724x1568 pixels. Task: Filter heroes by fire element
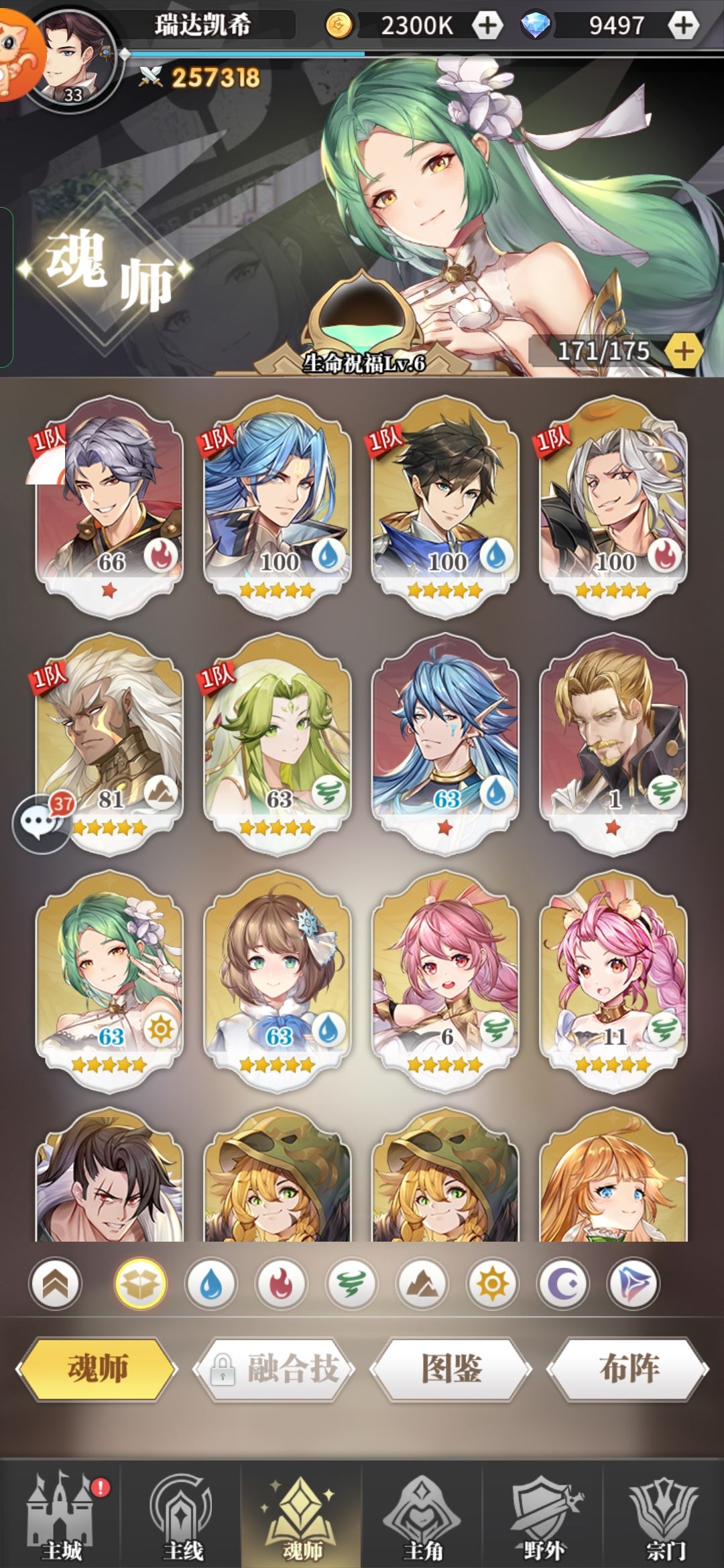click(x=281, y=1283)
